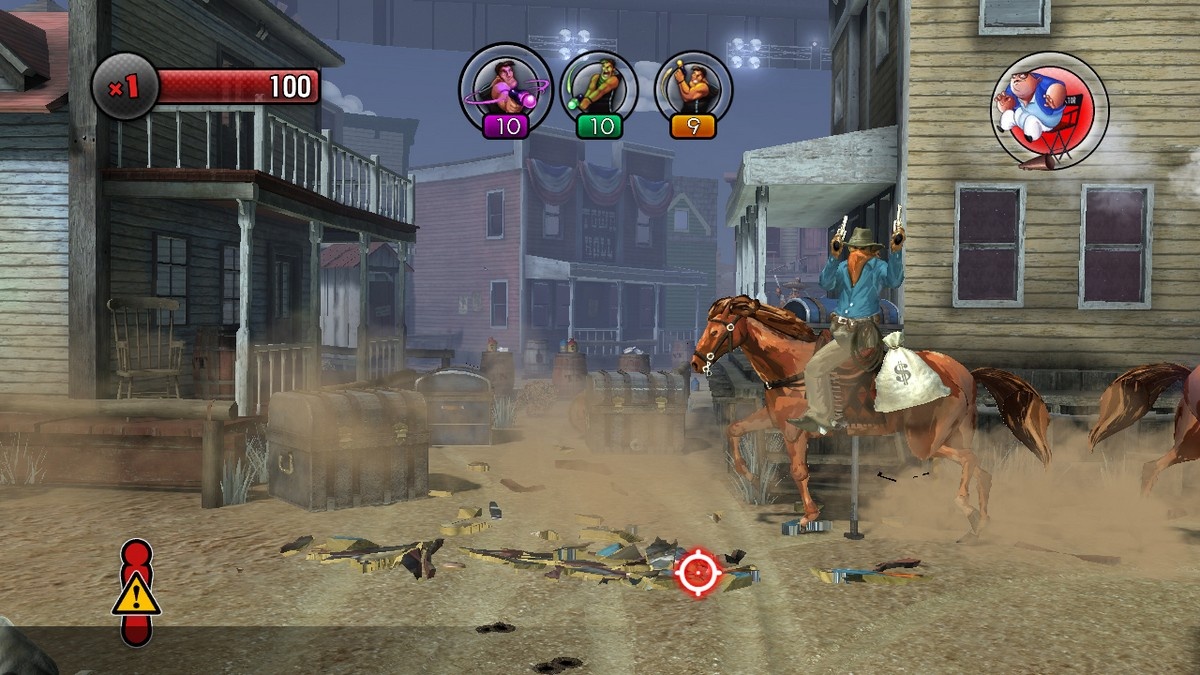Select the purple spin move icon
Image resolution: width=1200 pixels, height=675 pixels.
coord(505,88)
